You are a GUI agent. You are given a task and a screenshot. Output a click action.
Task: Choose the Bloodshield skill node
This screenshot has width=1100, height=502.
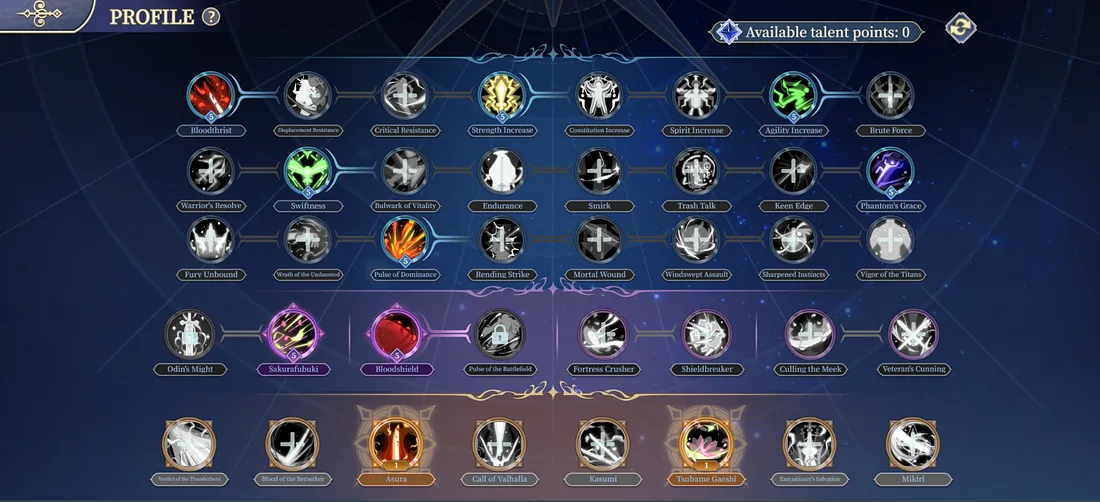click(395, 333)
